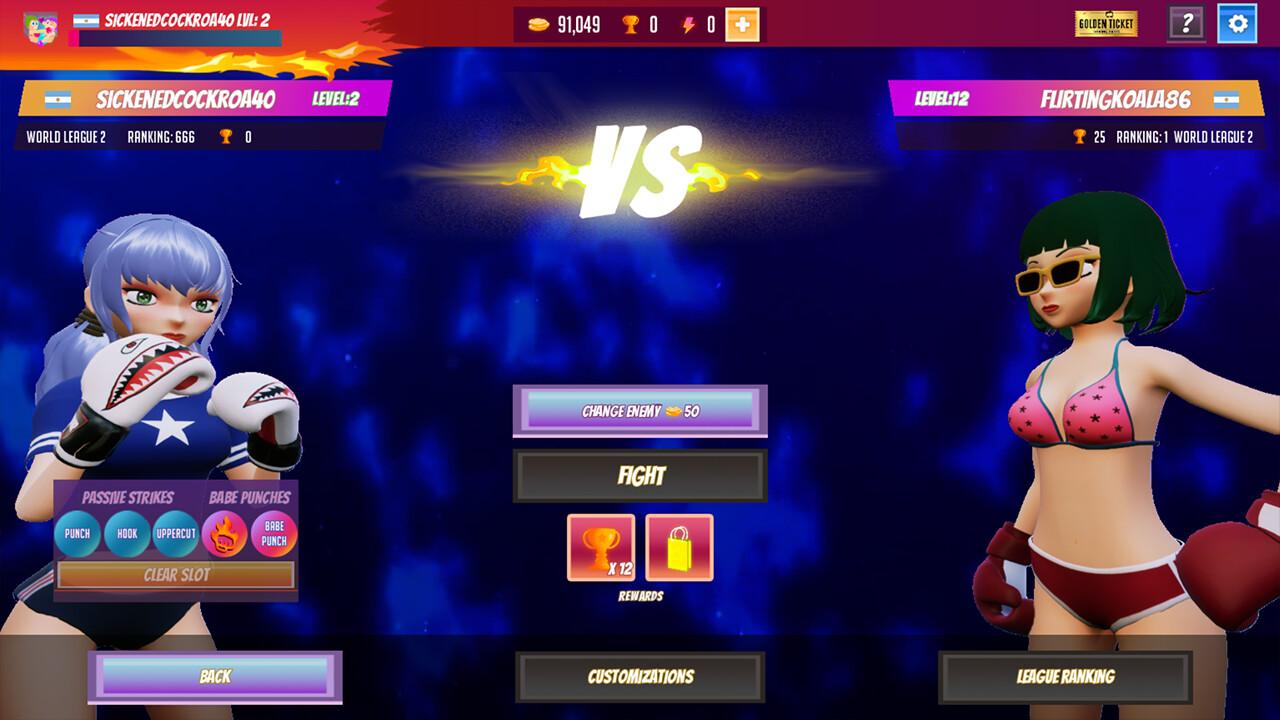Open the Customizations screen
This screenshot has height=720, width=1280.
click(x=640, y=677)
